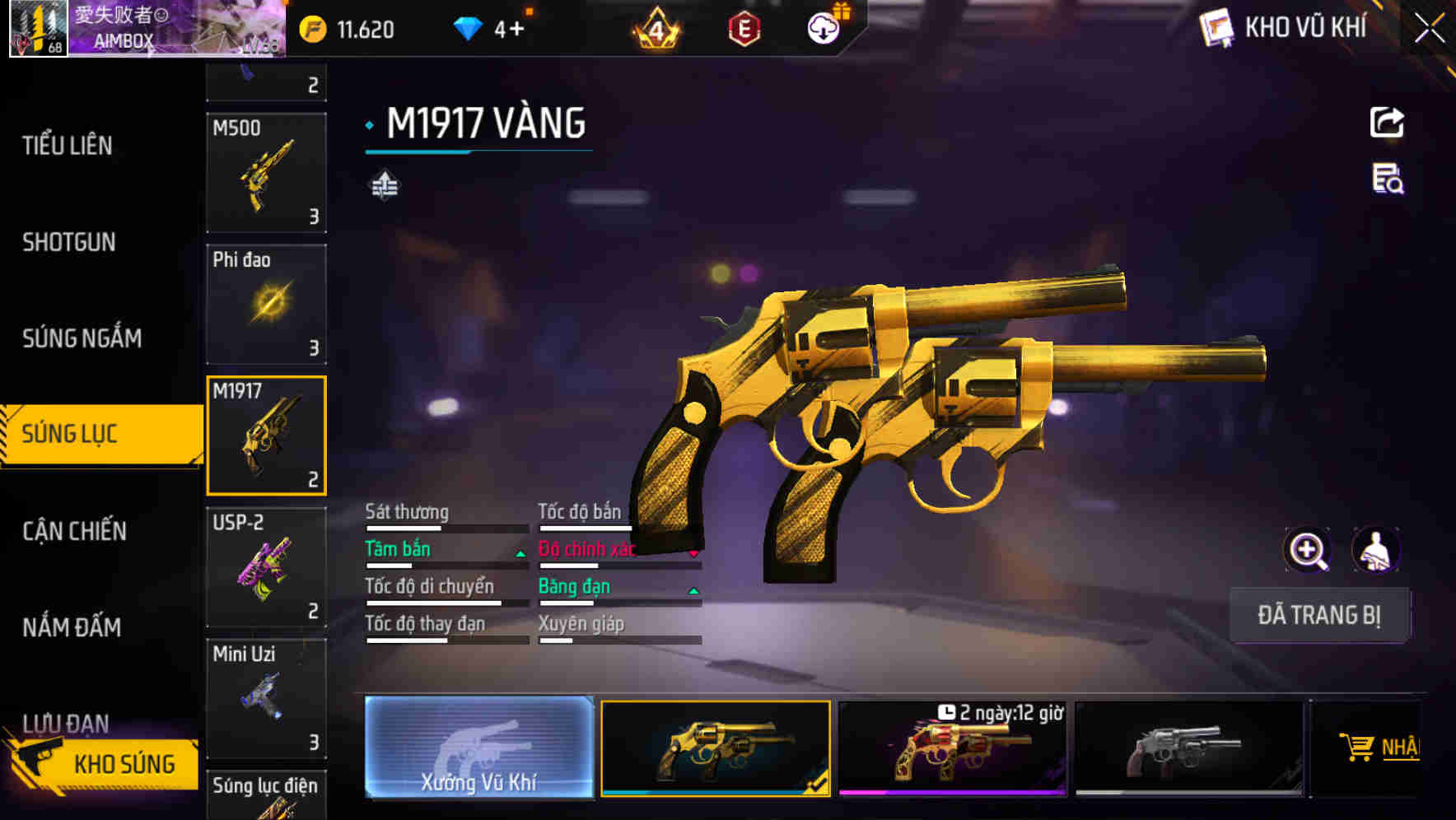
Task: Select the M500 weapon slot
Action: tap(266, 173)
